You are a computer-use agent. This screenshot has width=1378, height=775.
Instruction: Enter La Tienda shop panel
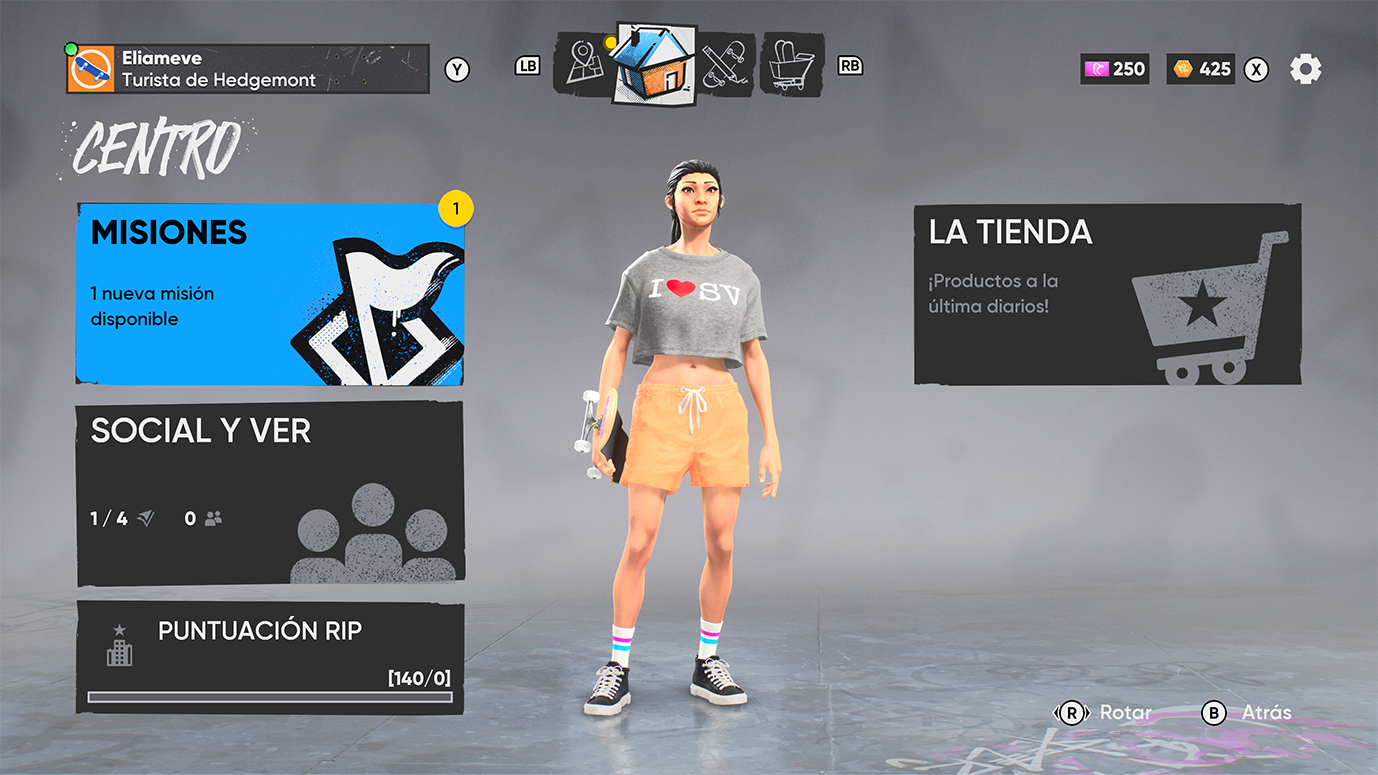(1107, 294)
